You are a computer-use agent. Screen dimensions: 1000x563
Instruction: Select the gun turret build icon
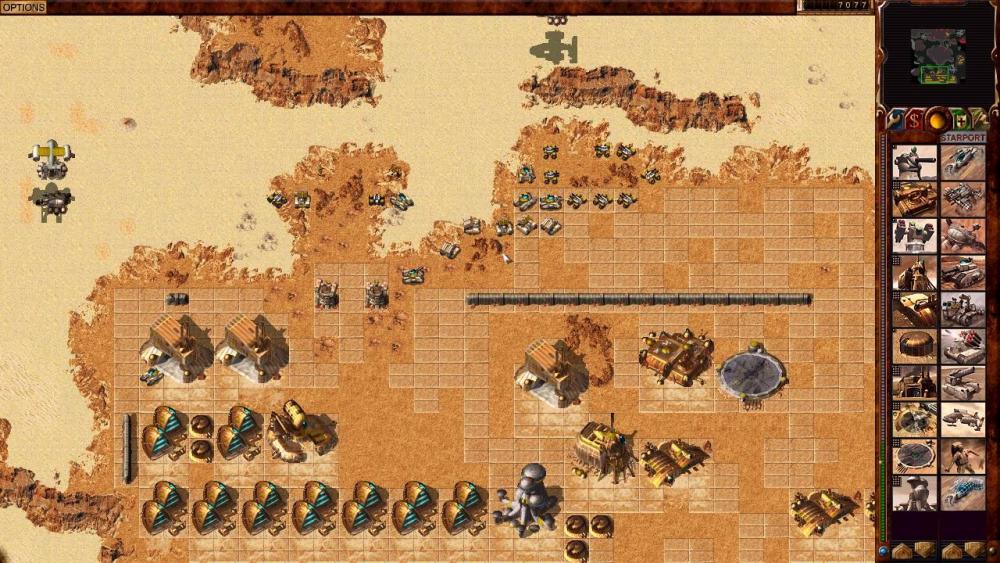tap(914, 162)
